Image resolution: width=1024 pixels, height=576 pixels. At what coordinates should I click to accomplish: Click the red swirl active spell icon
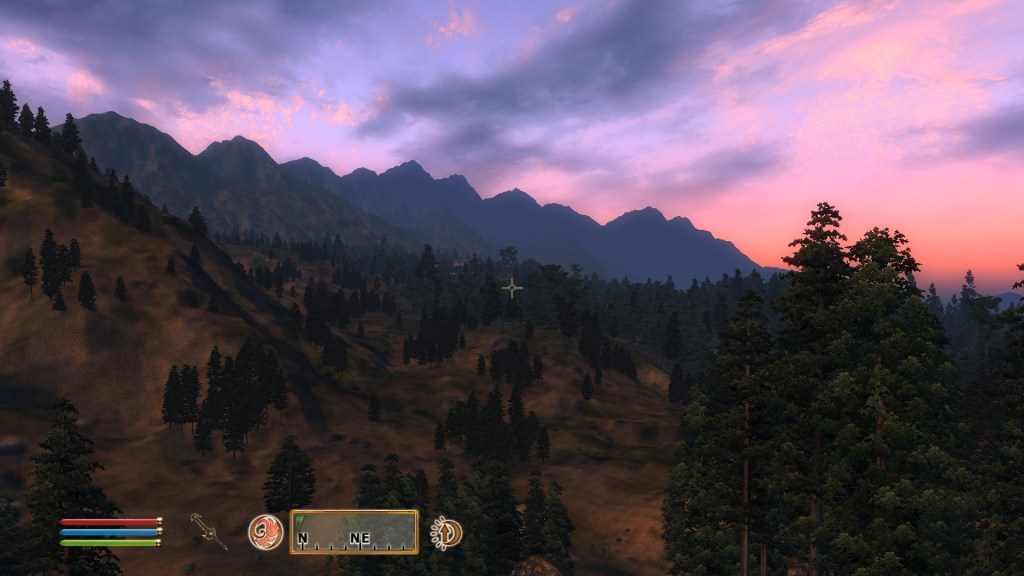coord(265,531)
